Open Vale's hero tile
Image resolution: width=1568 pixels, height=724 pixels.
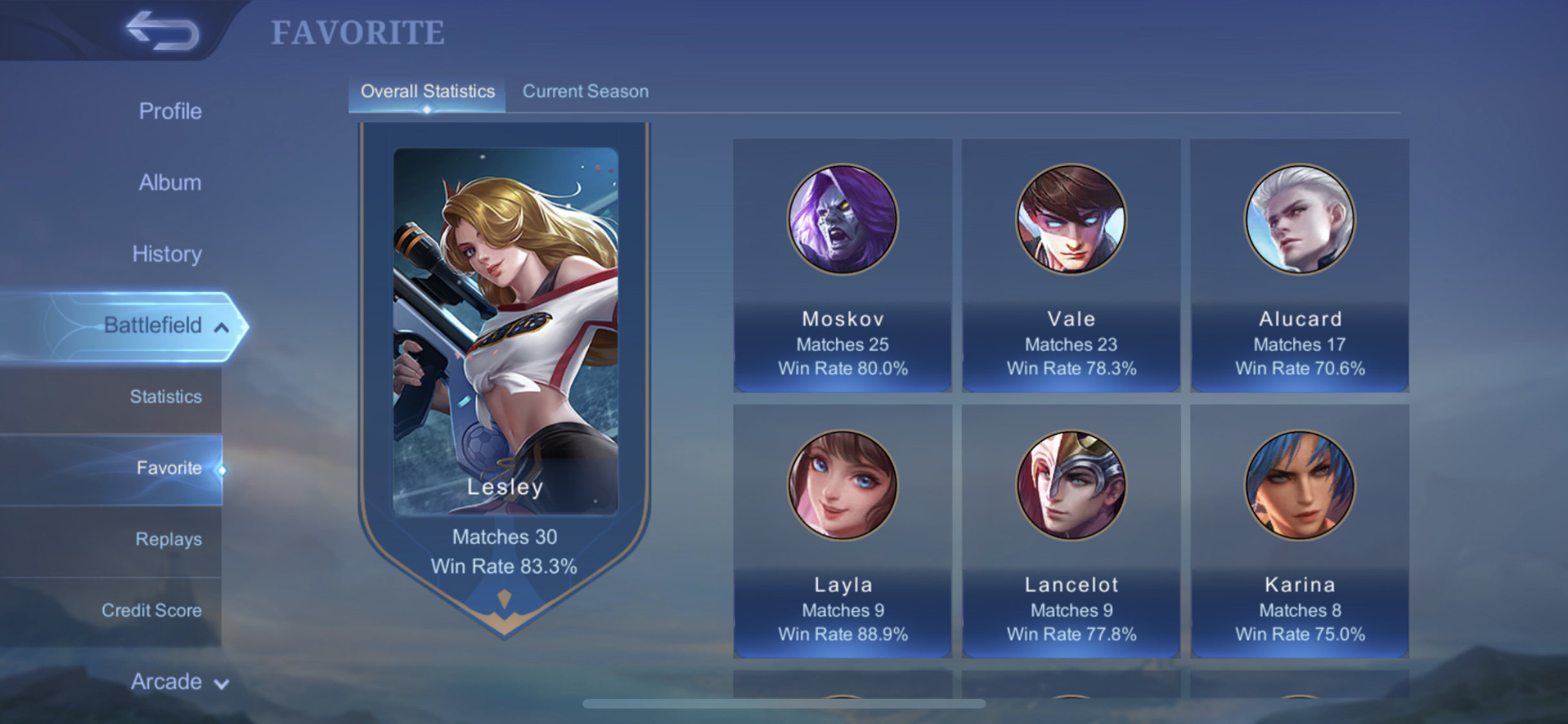(x=1071, y=265)
